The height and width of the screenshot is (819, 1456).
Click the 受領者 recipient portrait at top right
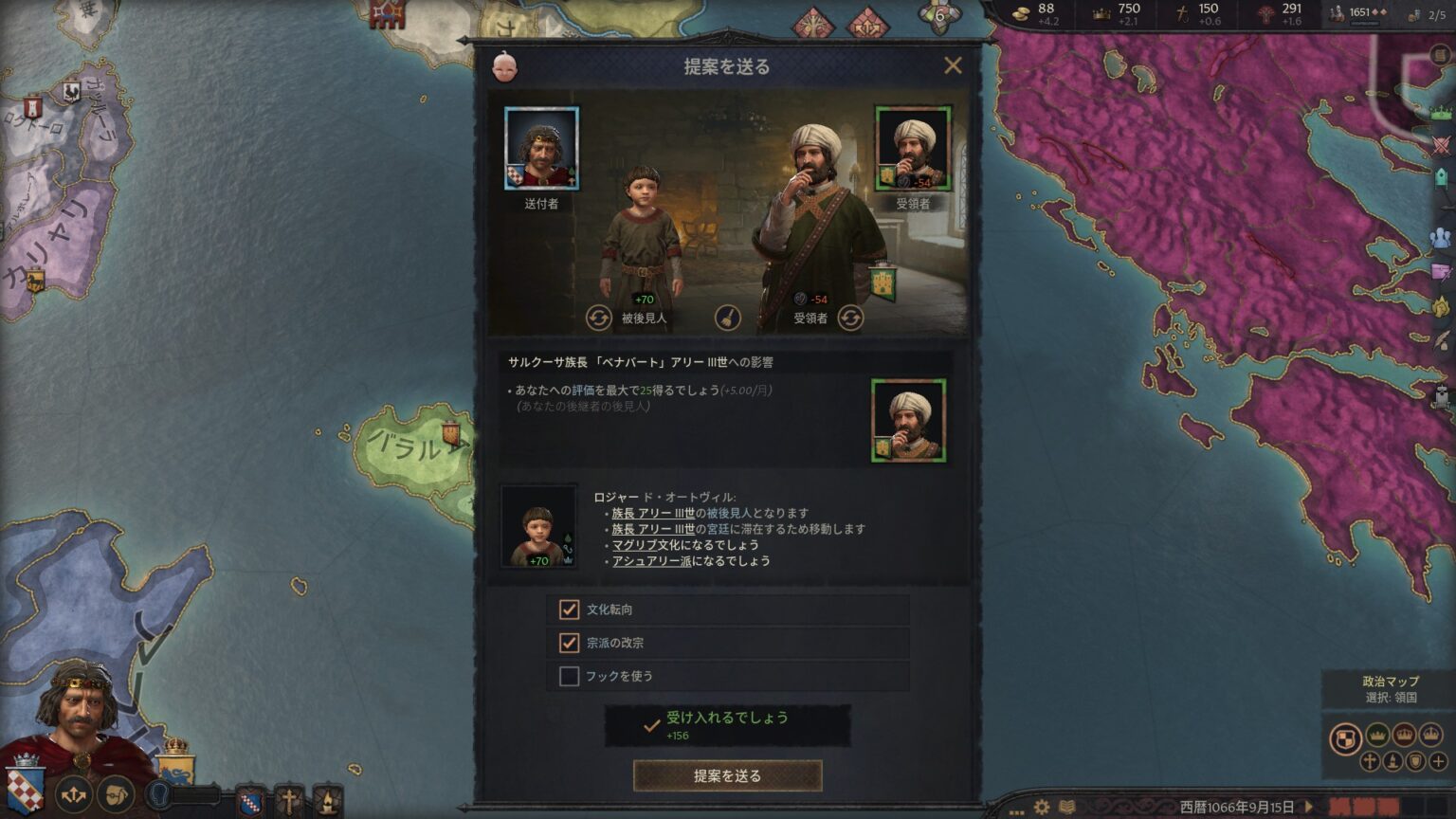click(912, 148)
